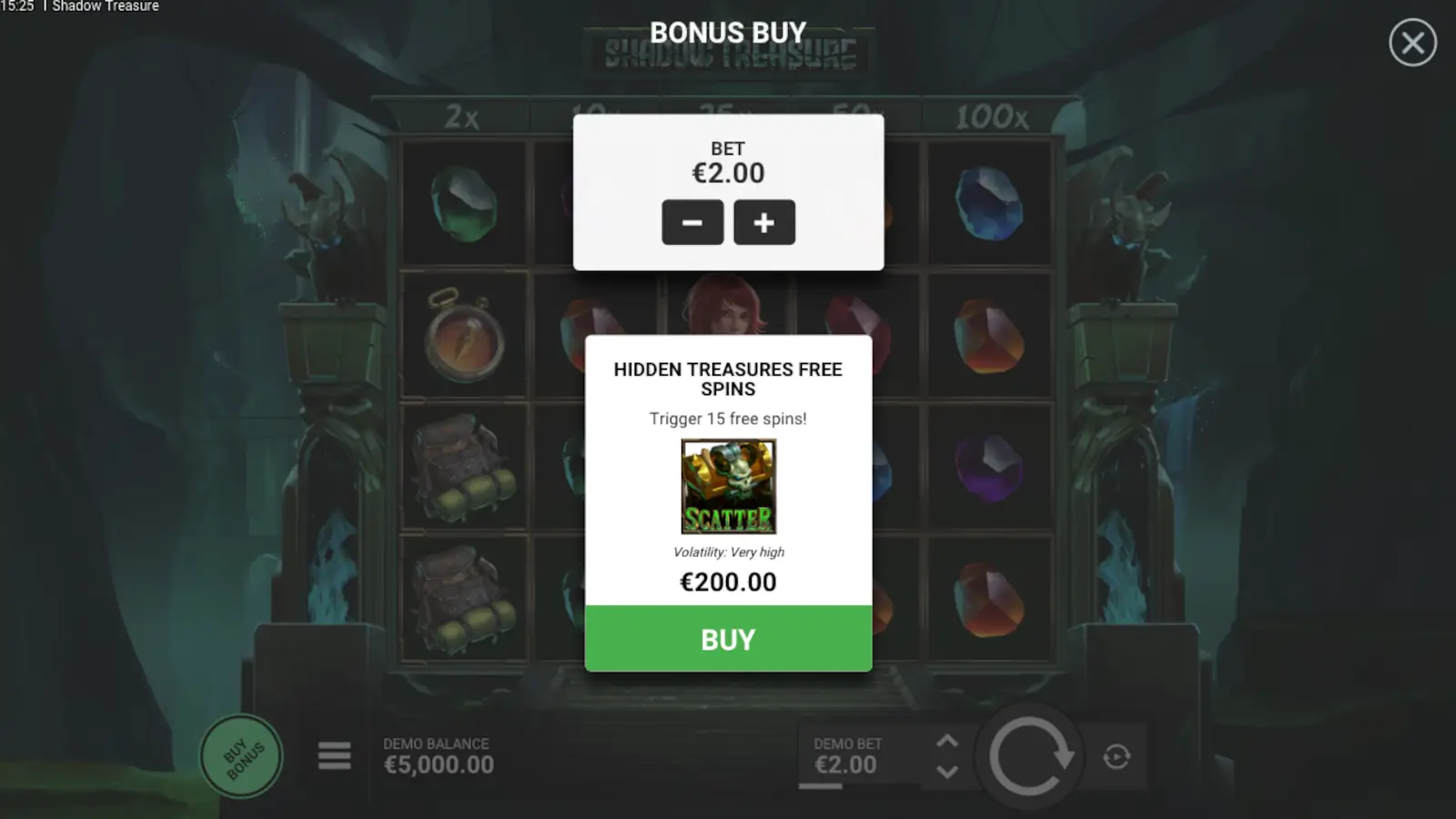This screenshot has width=1456, height=819.
Task: Open the hamburger game menu
Action: click(x=334, y=756)
